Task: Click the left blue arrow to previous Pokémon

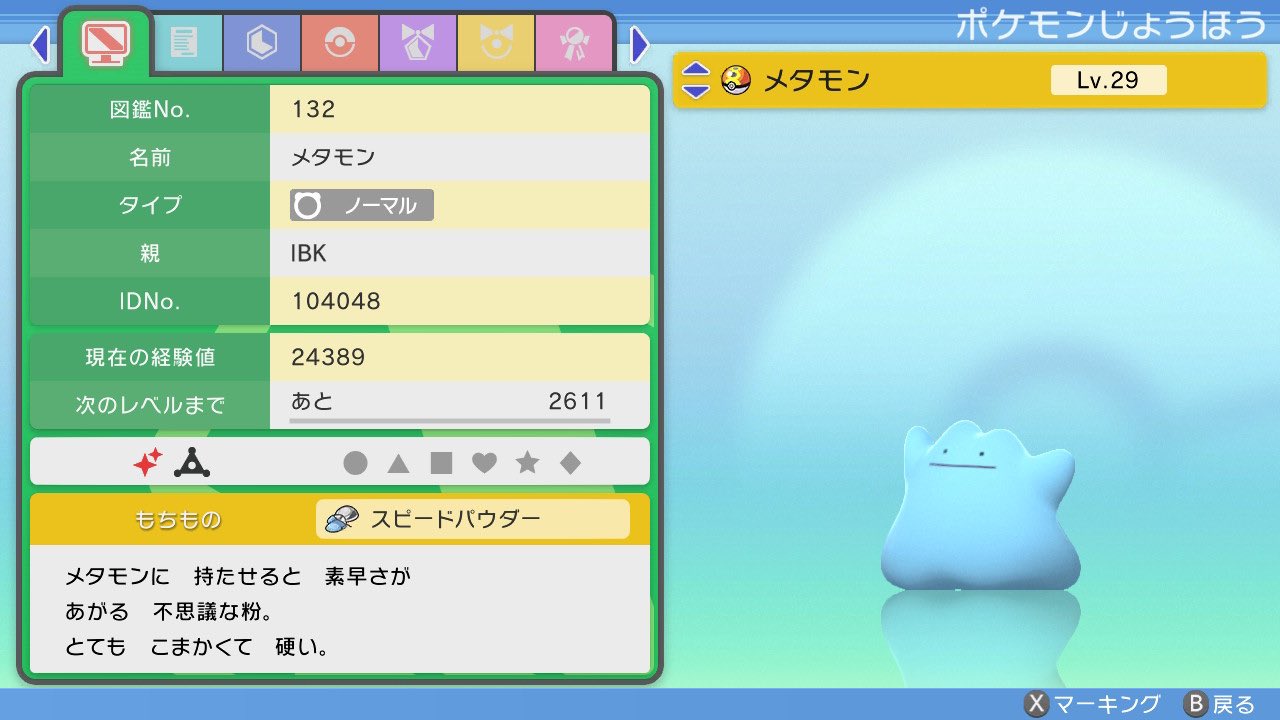Action: coord(39,46)
